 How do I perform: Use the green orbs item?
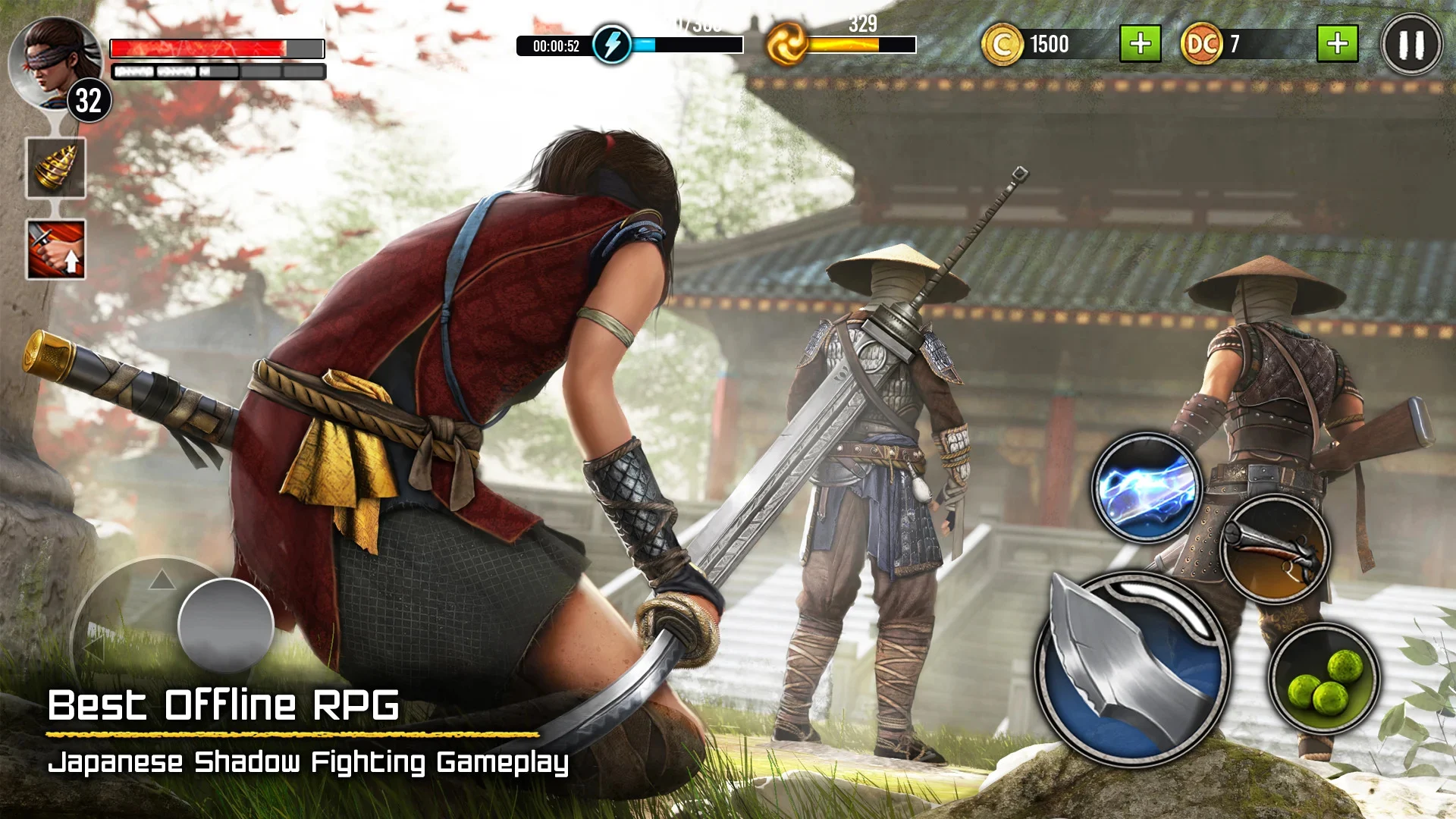point(1325,679)
